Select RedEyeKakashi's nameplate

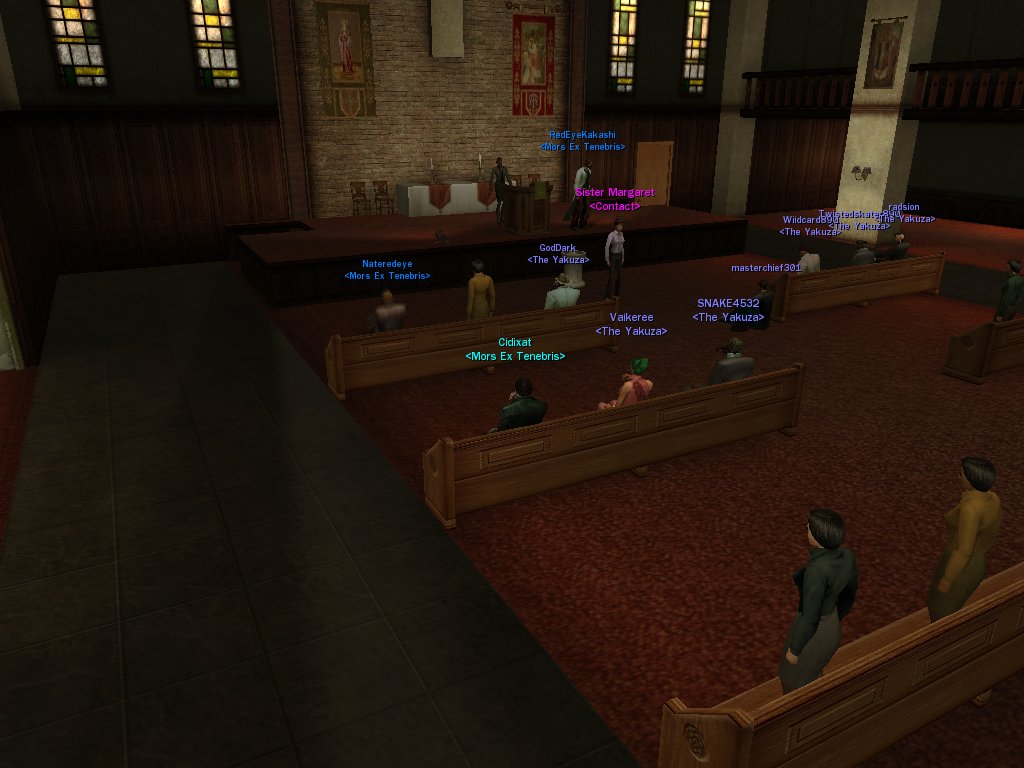click(582, 135)
